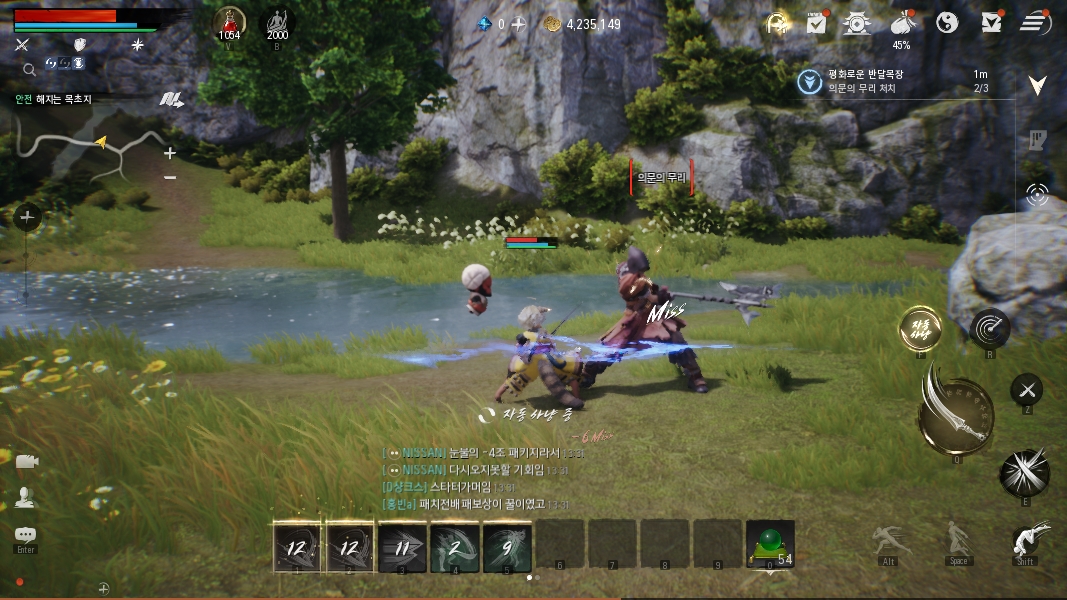Activate the skill slot showing cooldown 9
The image size is (1067, 600).
click(x=507, y=547)
